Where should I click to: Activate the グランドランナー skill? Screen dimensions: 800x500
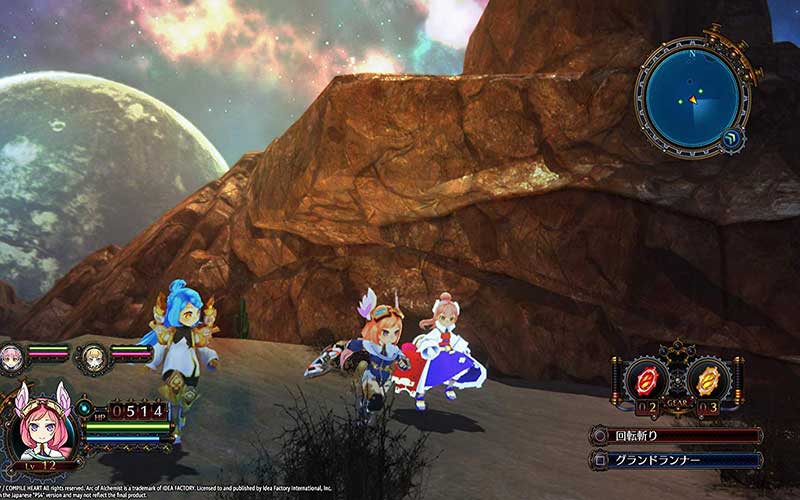pos(676,461)
